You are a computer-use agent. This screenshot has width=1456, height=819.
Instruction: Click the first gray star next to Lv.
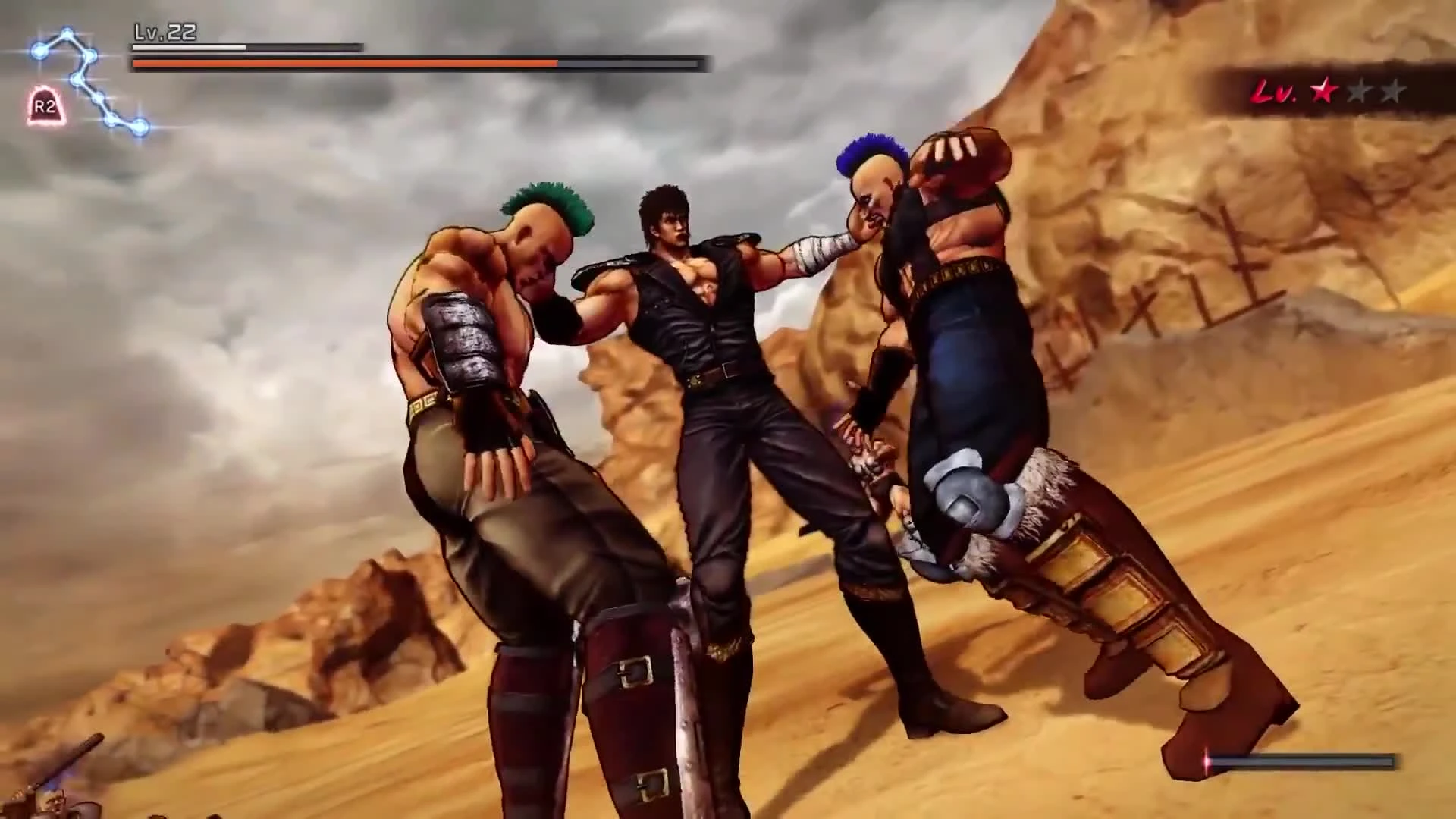click(x=1359, y=90)
